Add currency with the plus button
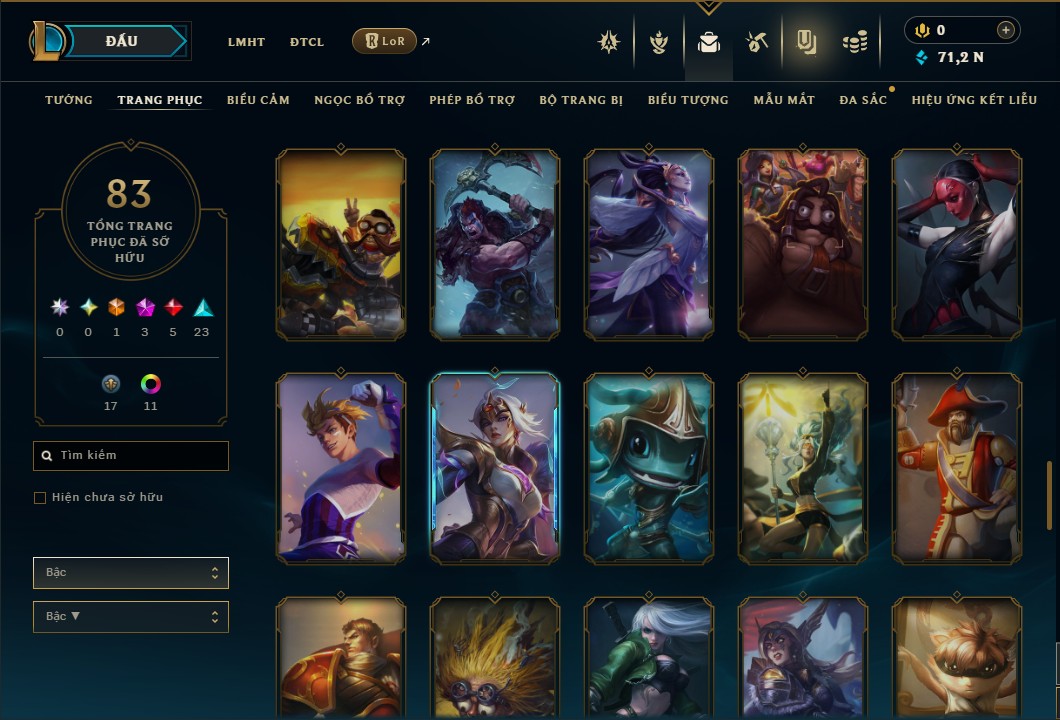 point(1005,31)
